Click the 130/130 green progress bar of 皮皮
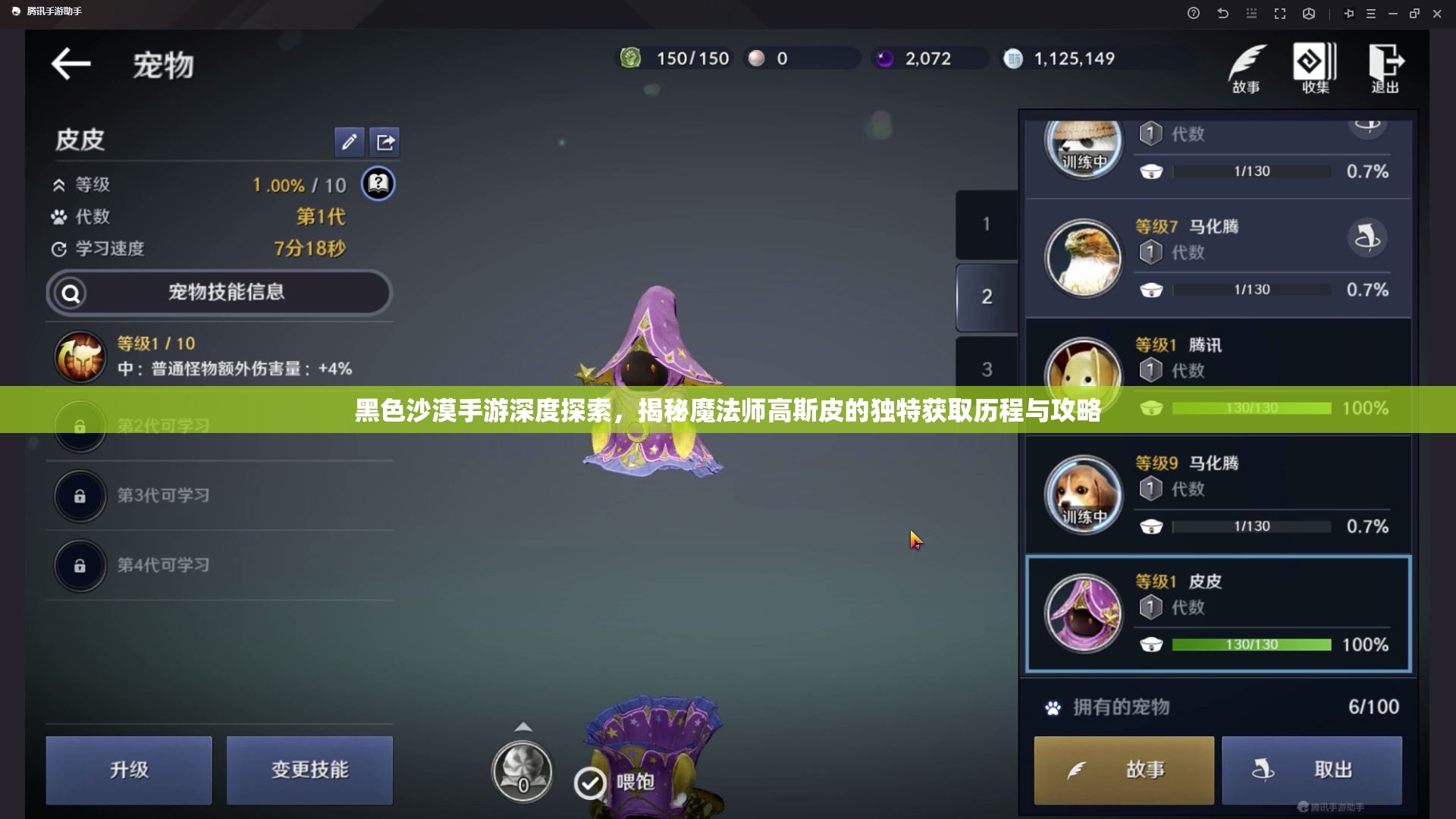 [1251, 645]
